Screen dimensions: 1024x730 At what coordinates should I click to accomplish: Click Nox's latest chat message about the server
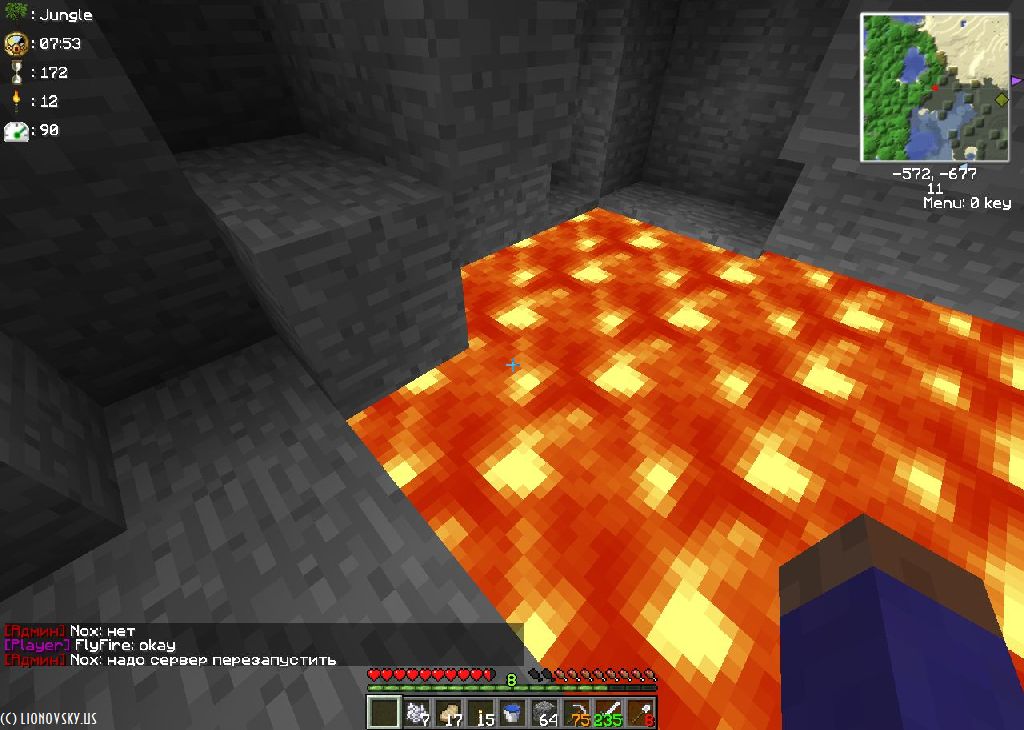coord(203,660)
